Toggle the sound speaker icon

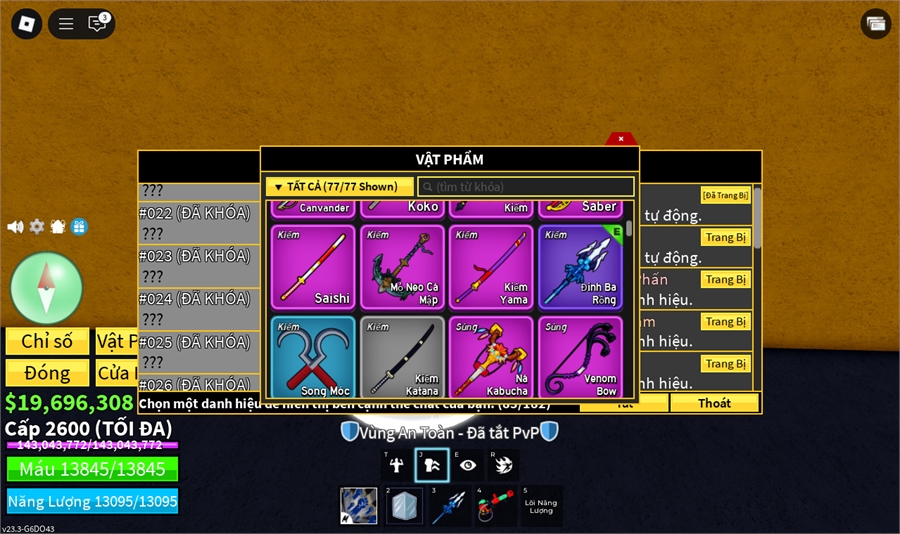click(15, 227)
